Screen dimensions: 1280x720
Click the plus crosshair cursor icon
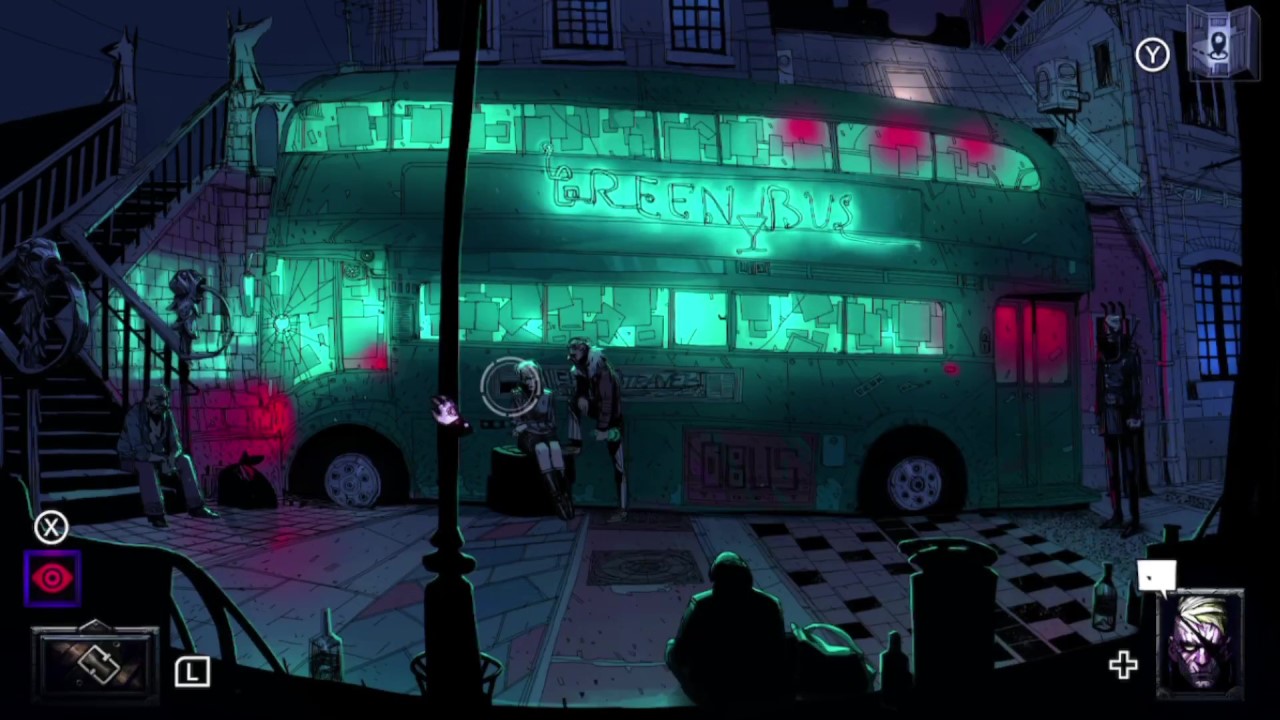[x=1123, y=665]
